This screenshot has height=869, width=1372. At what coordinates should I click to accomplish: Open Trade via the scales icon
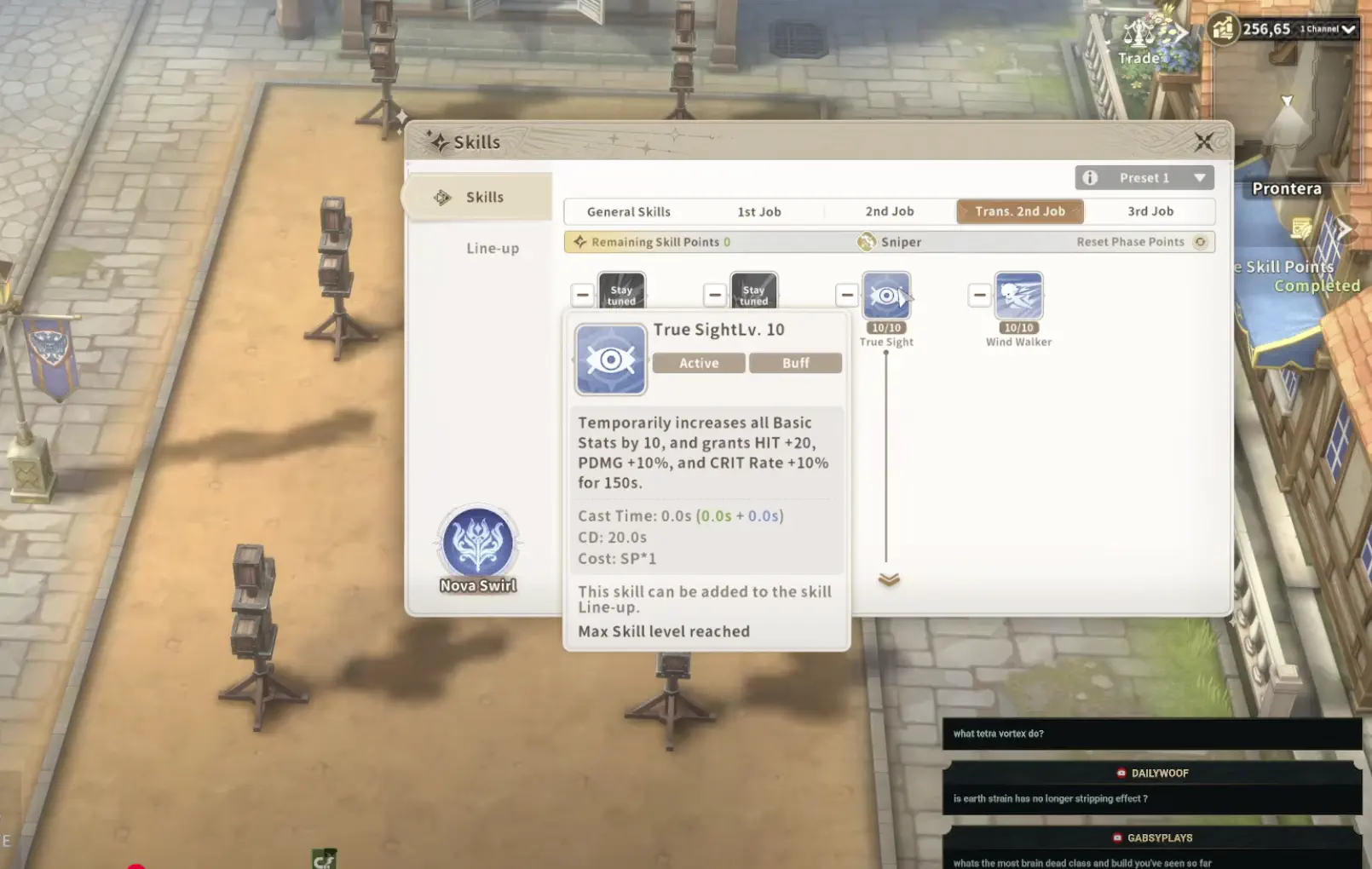click(1139, 32)
